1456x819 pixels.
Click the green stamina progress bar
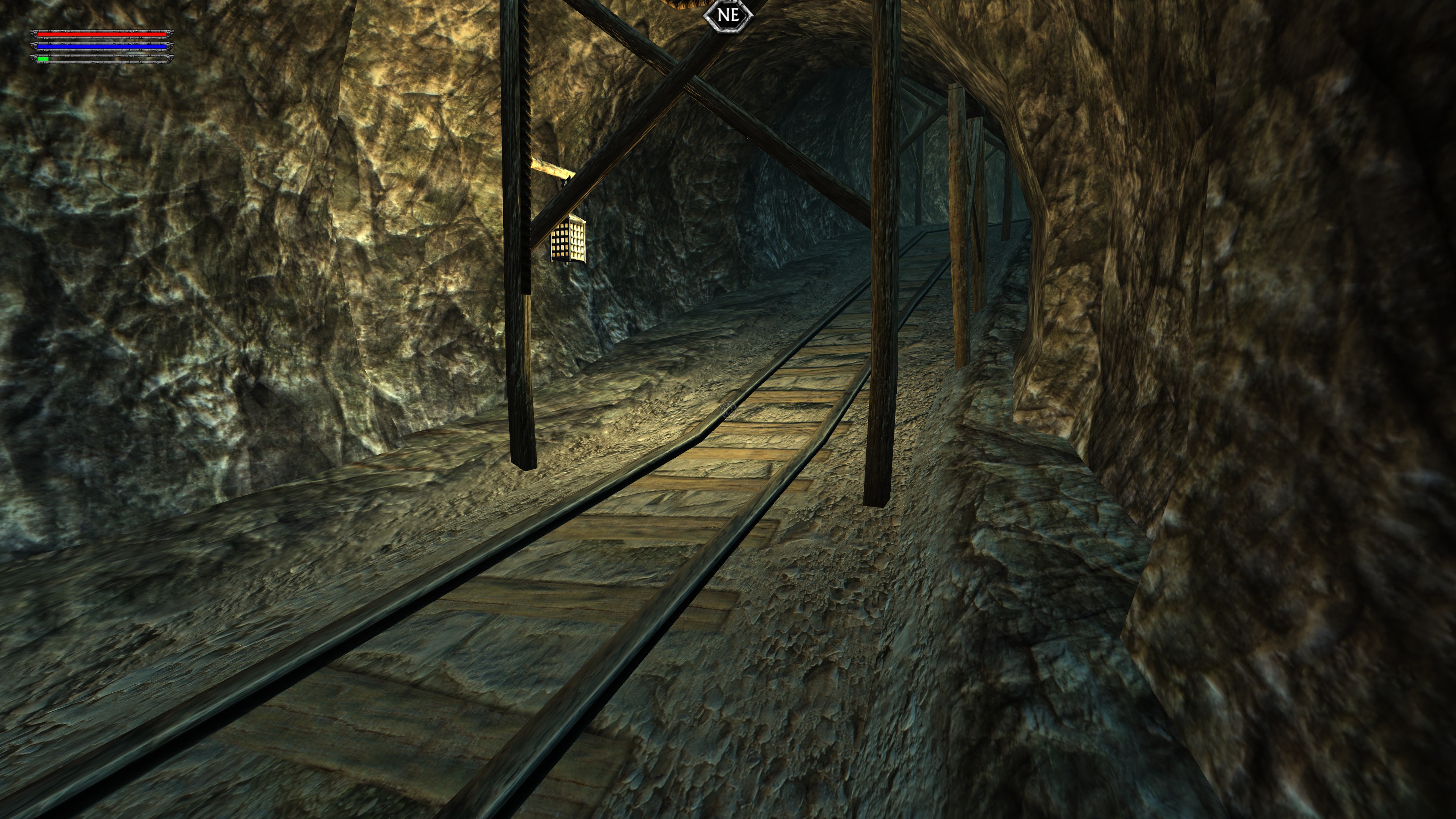(43, 60)
